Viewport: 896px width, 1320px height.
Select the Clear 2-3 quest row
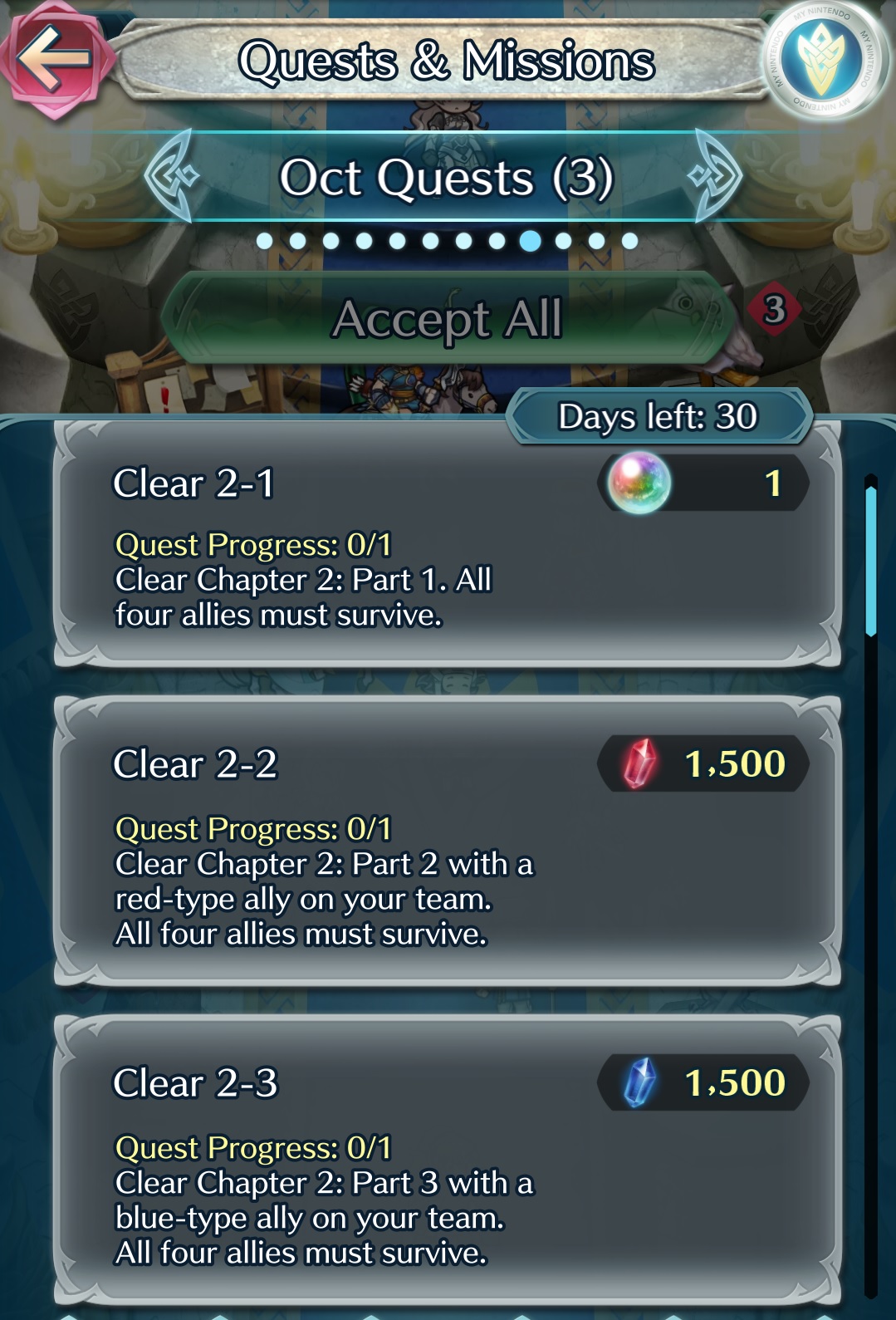tap(447, 1160)
